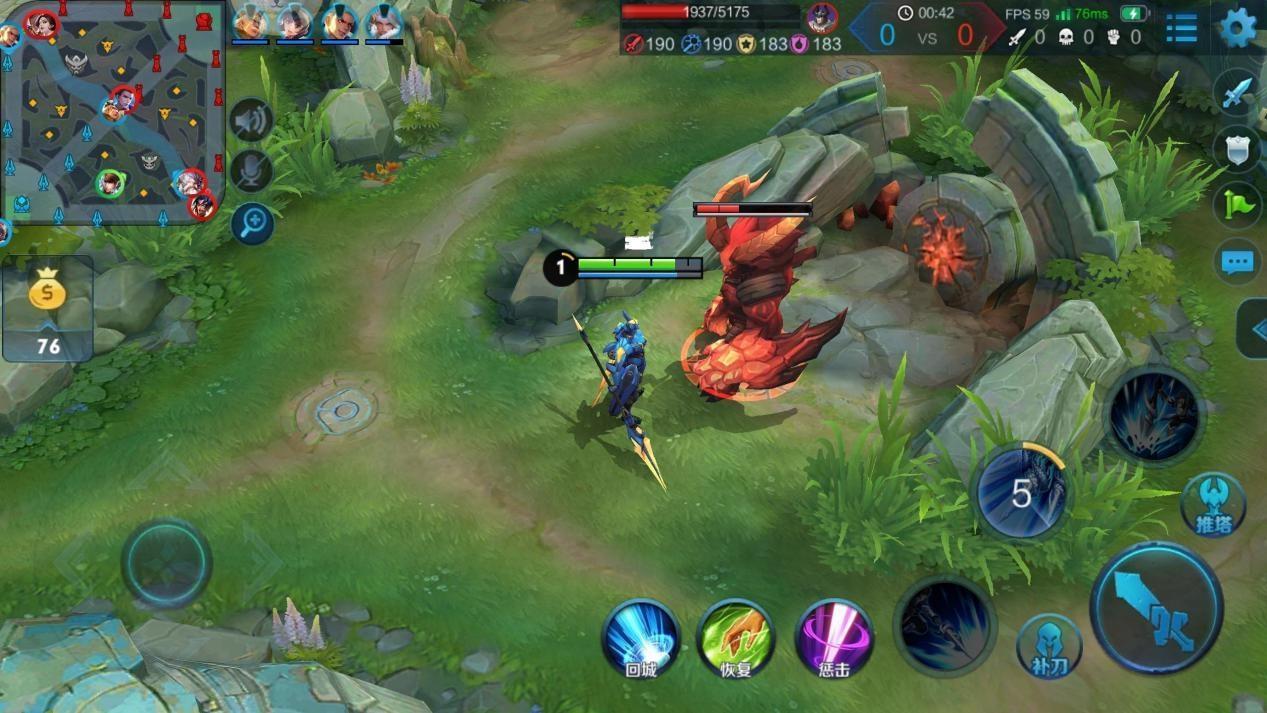Select the 推塔 tower attack button
Image resolution: width=1267 pixels, height=713 pixels.
coord(1212,505)
